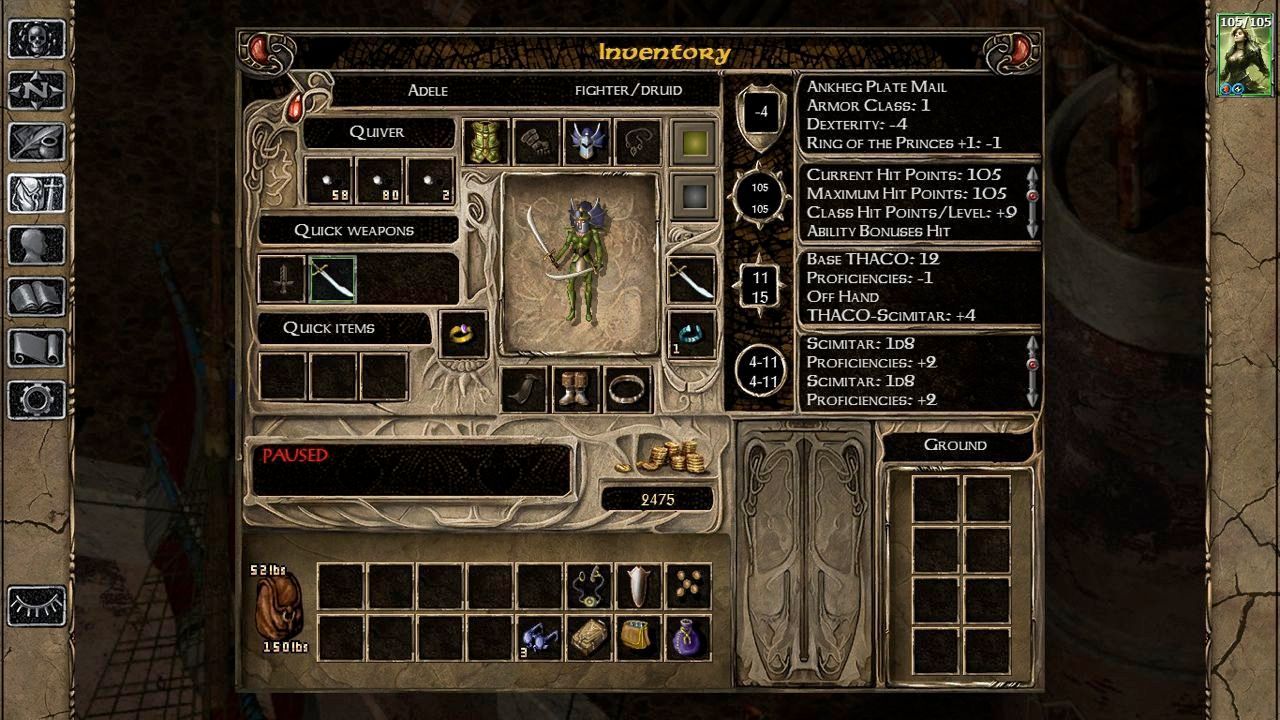Choose the gold ring with purple gem

click(463, 334)
